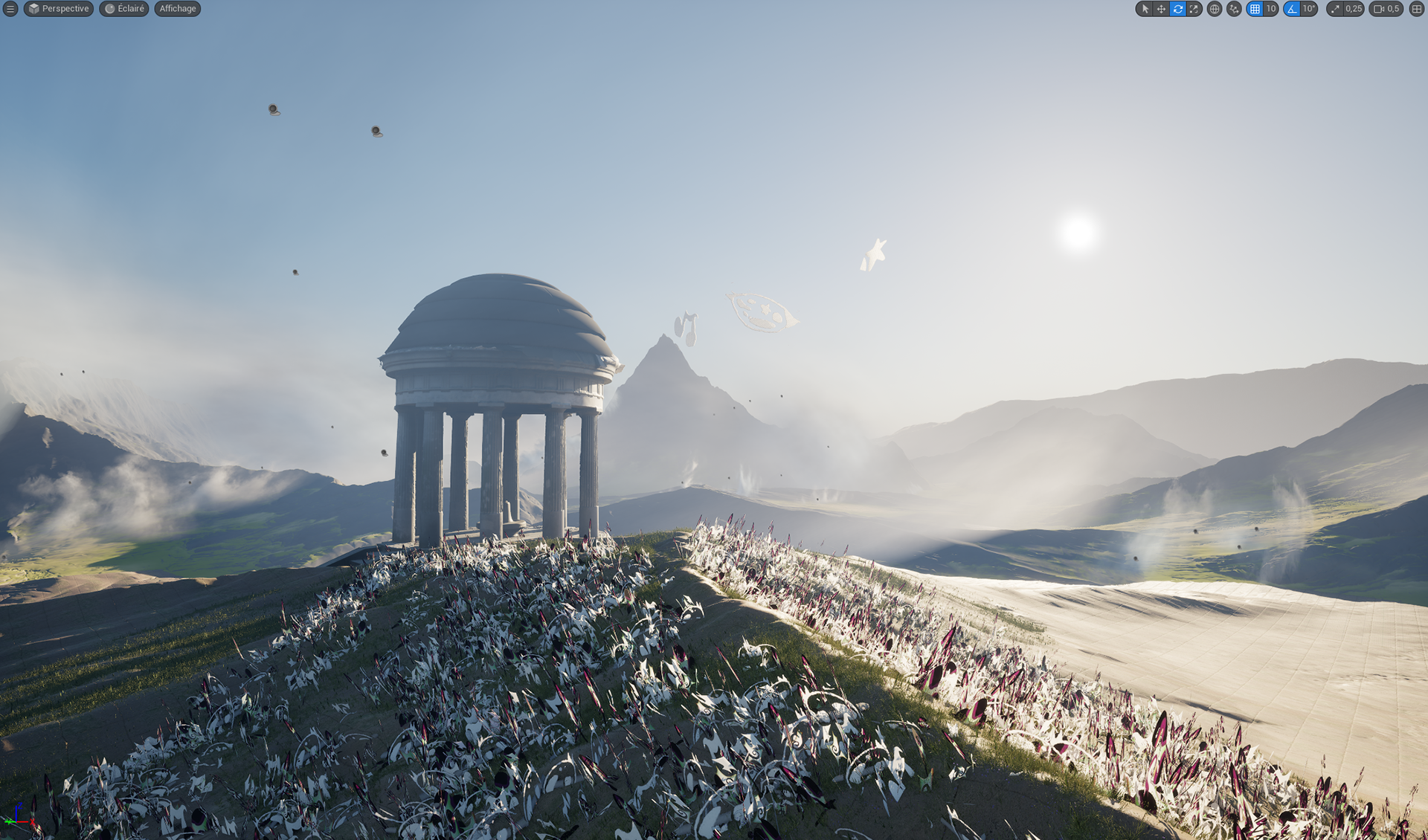Toggle rotation snapping with the angle icon
The height and width of the screenshot is (840, 1428).
coord(1292,9)
